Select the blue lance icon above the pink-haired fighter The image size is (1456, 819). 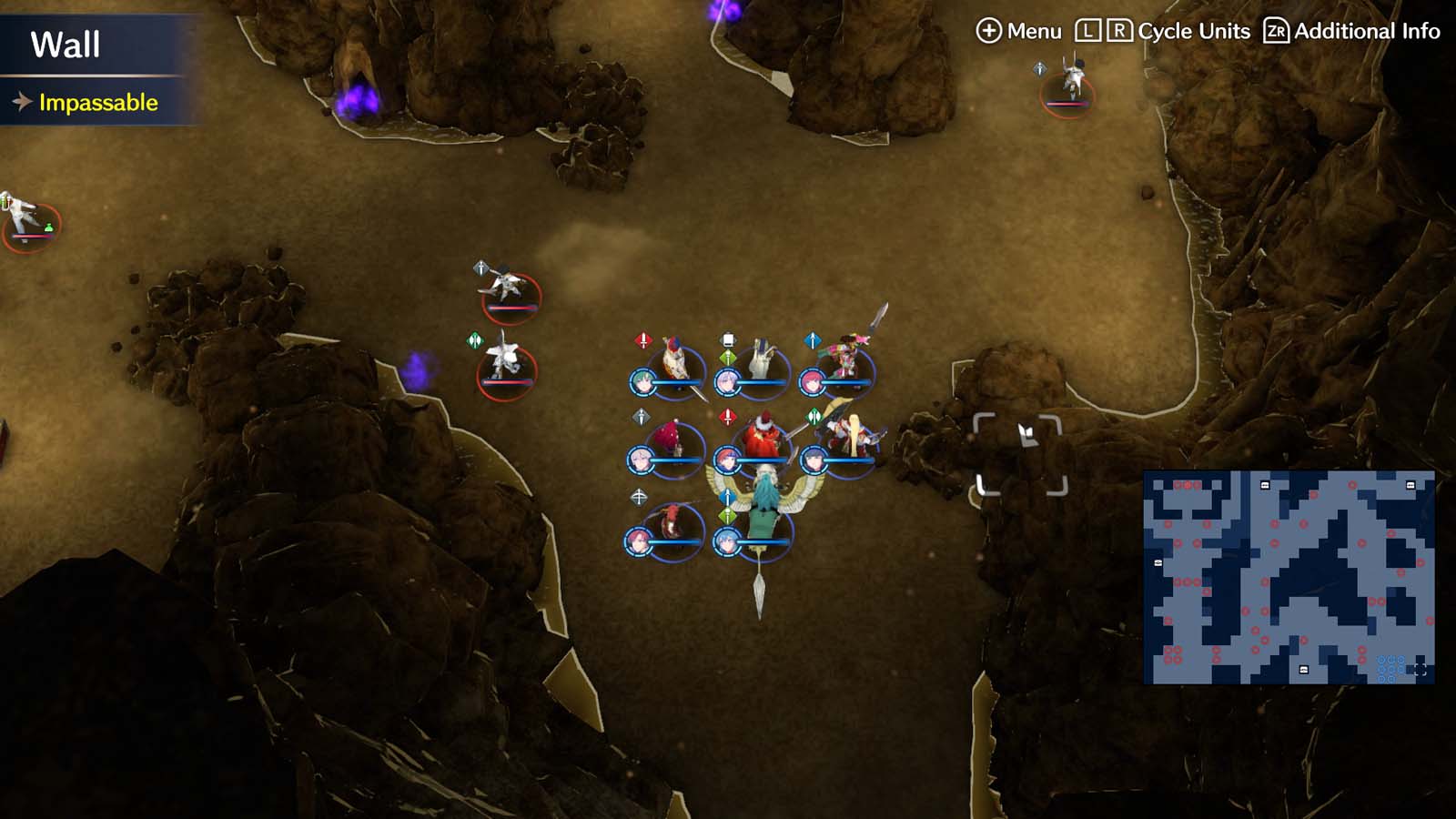coord(812,340)
